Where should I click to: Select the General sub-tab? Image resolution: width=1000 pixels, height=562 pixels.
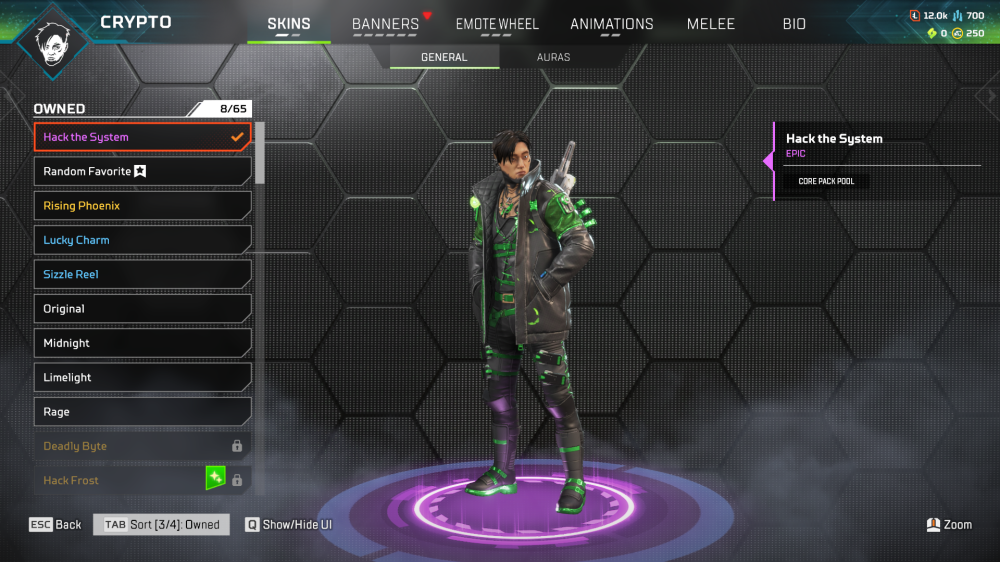(444, 57)
